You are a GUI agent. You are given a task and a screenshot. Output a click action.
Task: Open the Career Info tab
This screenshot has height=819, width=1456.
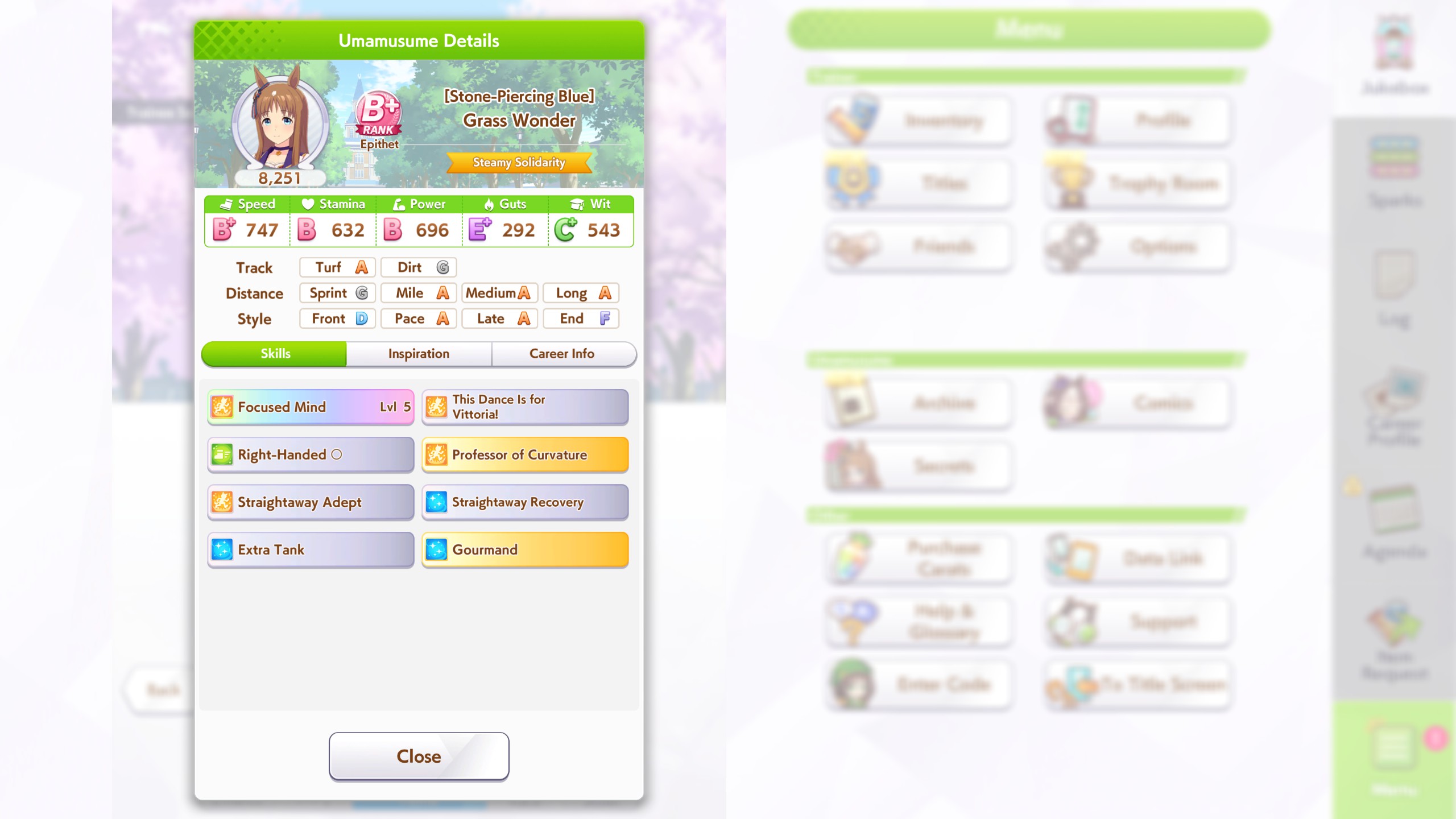pyautogui.click(x=562, y=353)
